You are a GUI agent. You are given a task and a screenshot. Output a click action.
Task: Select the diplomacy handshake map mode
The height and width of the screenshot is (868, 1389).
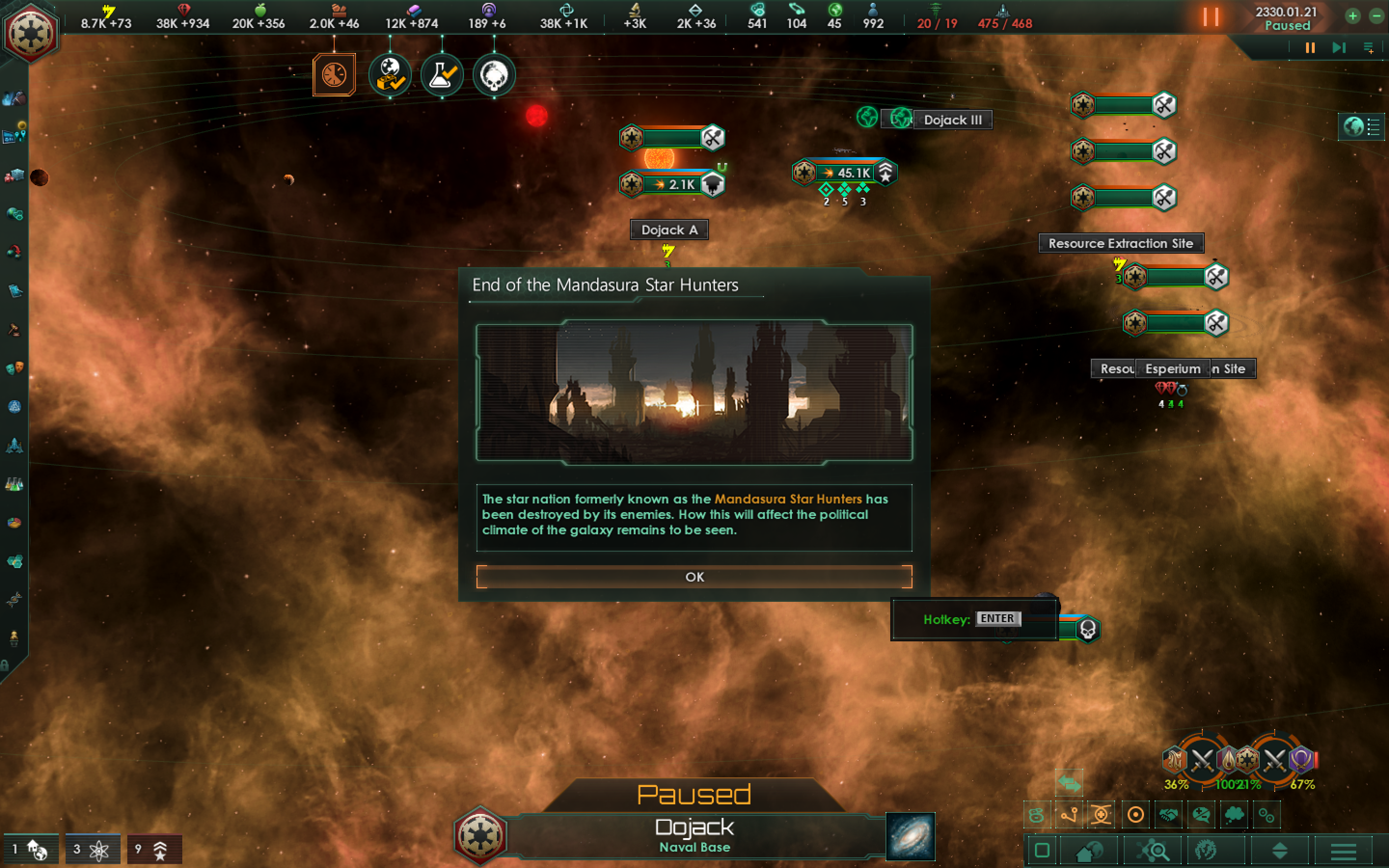click(1169, 814)
